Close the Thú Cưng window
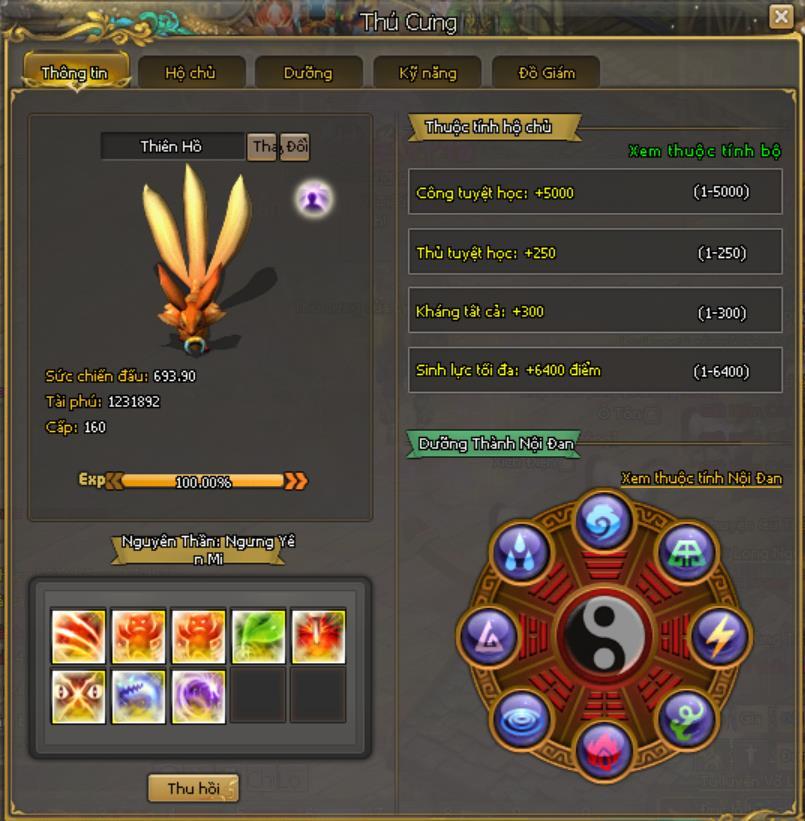The width and height of the screenshot is (805, 821). (780, 17)
